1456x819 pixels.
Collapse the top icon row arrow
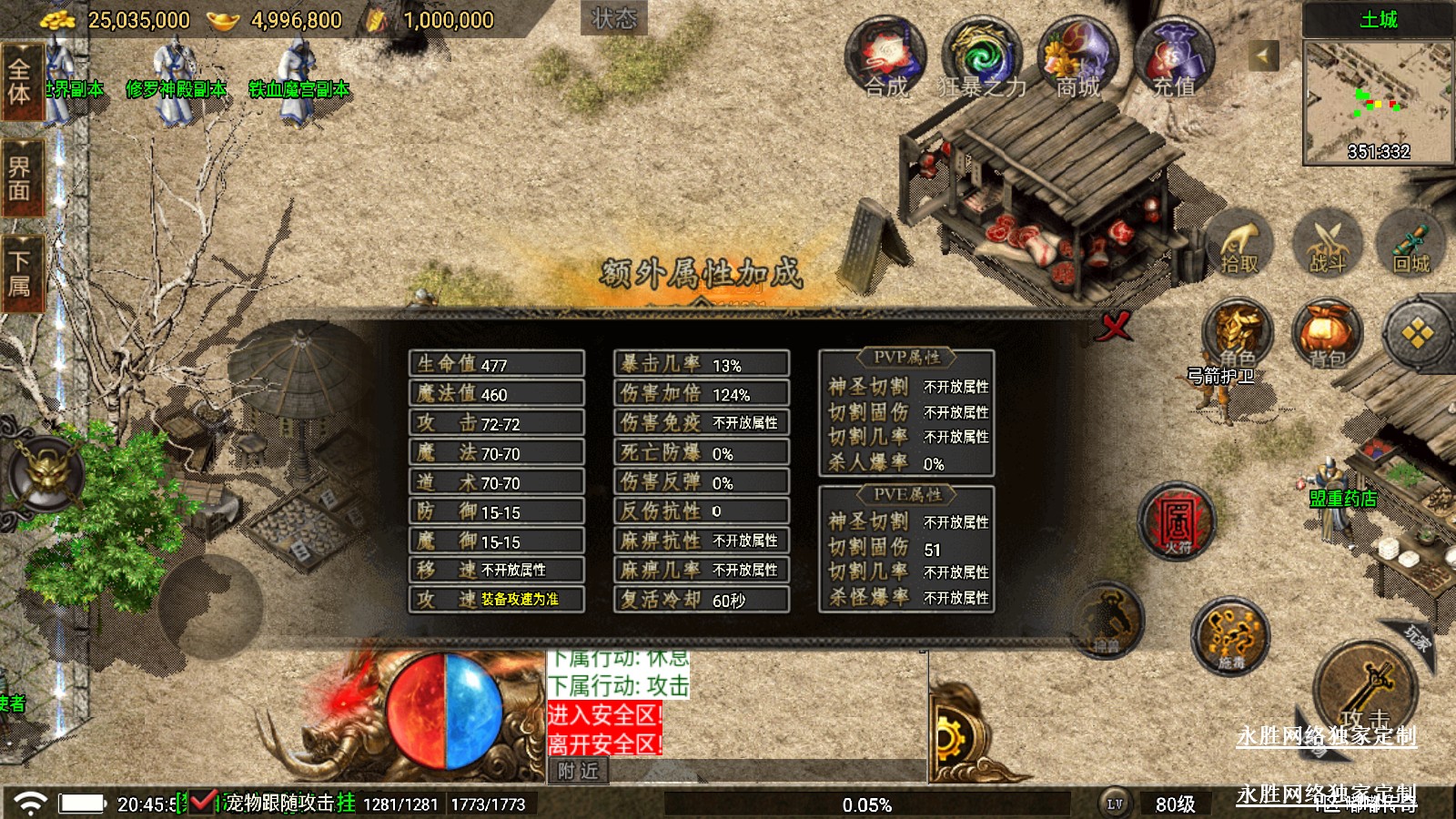tap(1262, 56)
